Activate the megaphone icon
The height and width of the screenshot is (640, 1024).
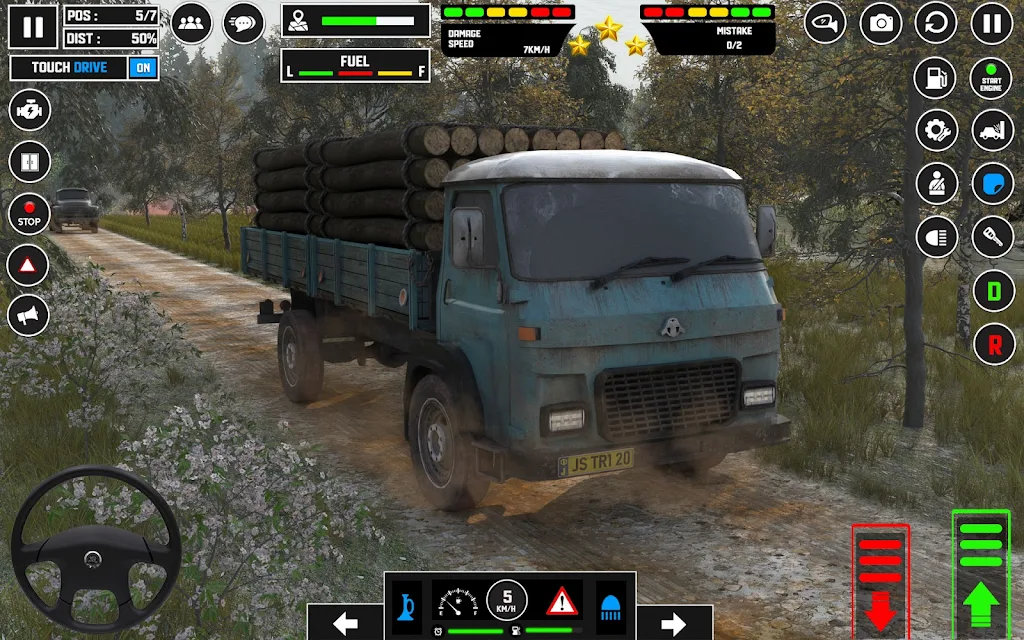click(29, 316)
